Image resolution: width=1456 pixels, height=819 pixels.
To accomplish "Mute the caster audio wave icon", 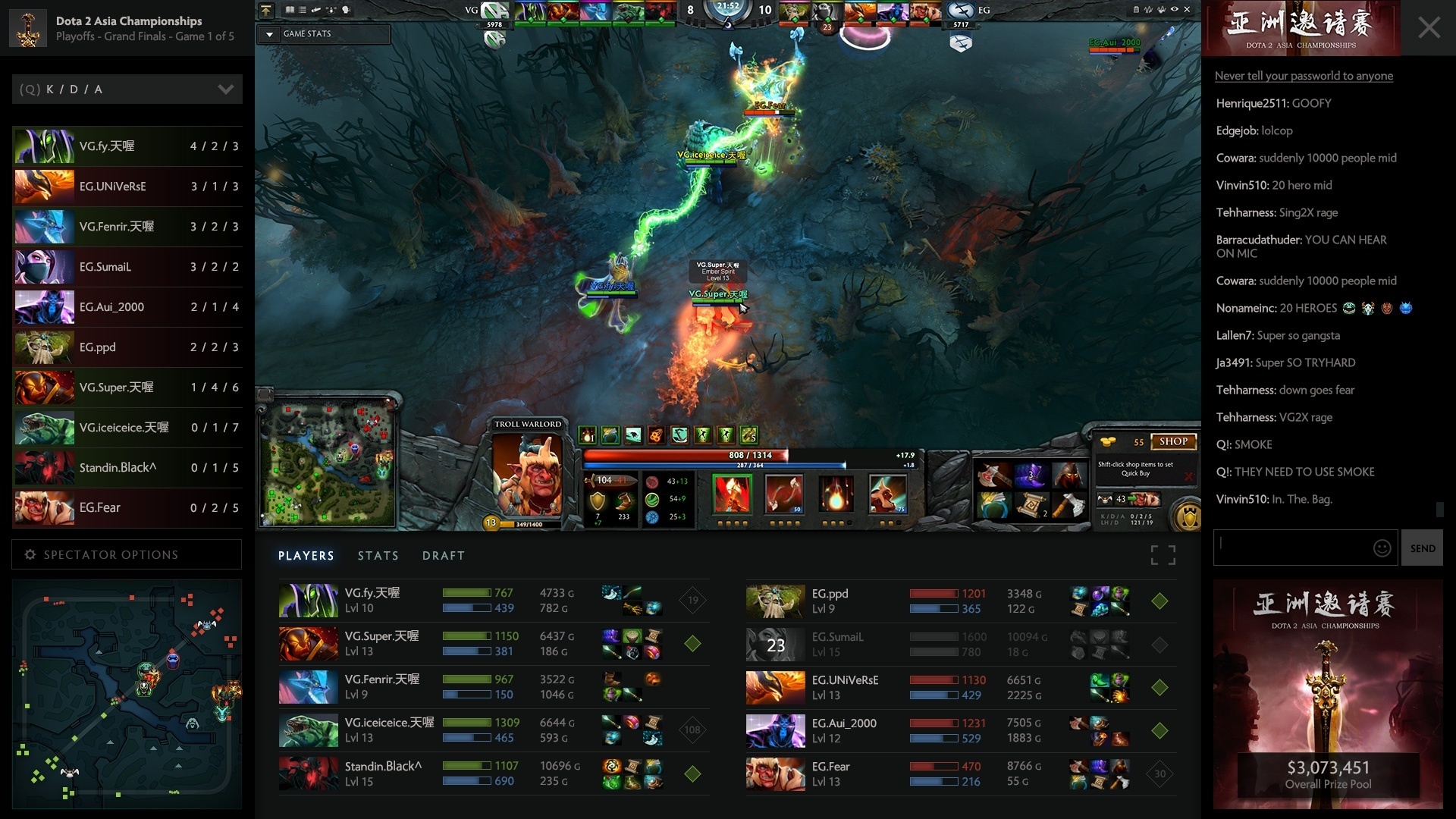I will coord(1149,9).
